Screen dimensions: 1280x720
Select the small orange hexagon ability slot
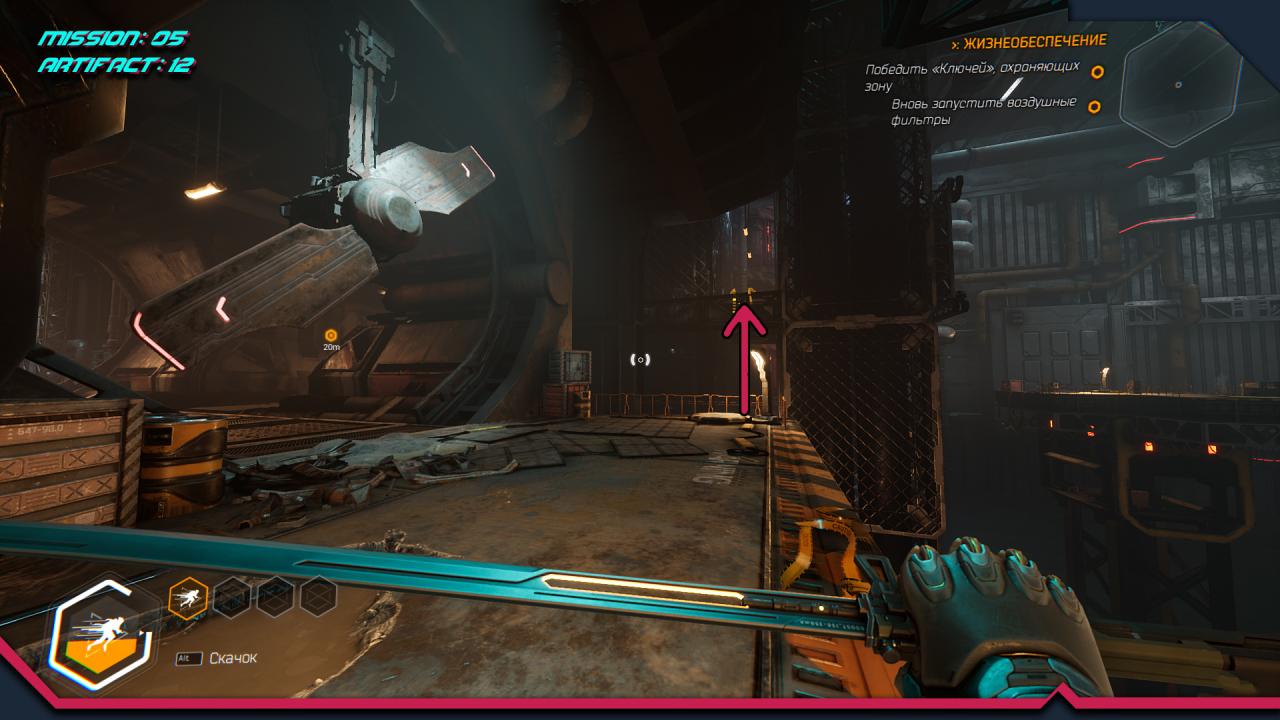coord(188,597)
